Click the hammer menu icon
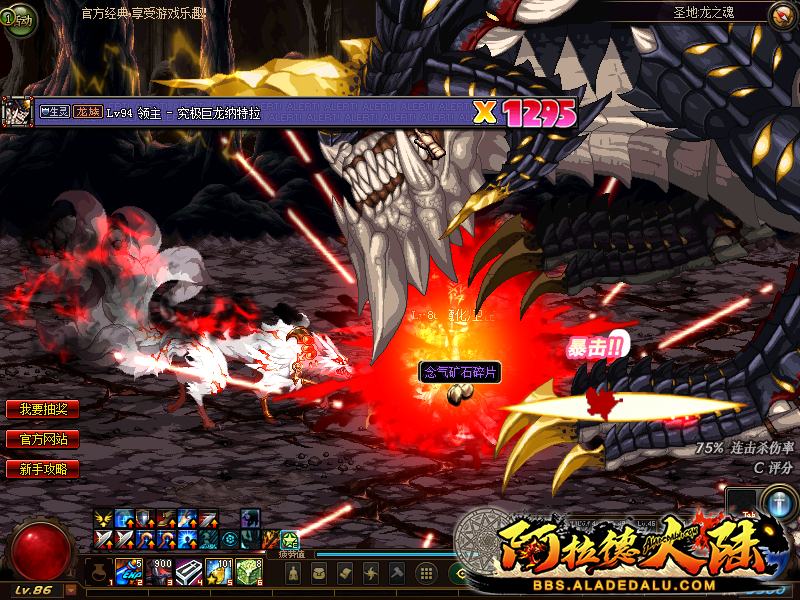Image resolution: width=800 pixels, height=600 pixels. pyautogui.click(x=397, y=573)
